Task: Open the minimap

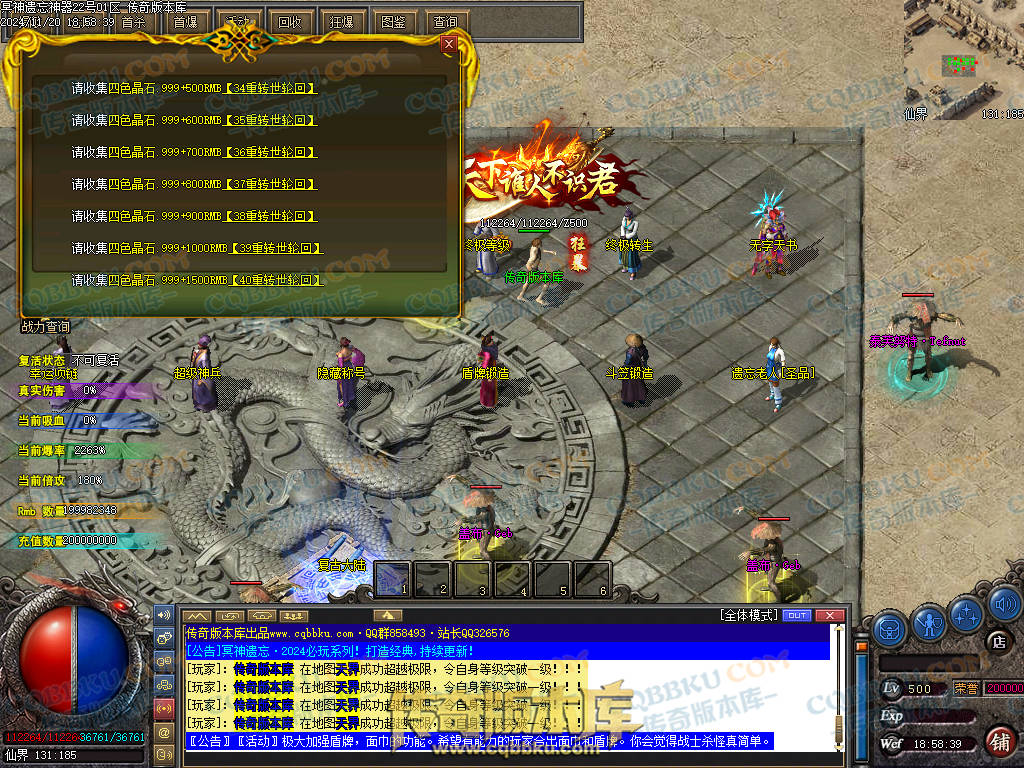Action: pos(963,55)
